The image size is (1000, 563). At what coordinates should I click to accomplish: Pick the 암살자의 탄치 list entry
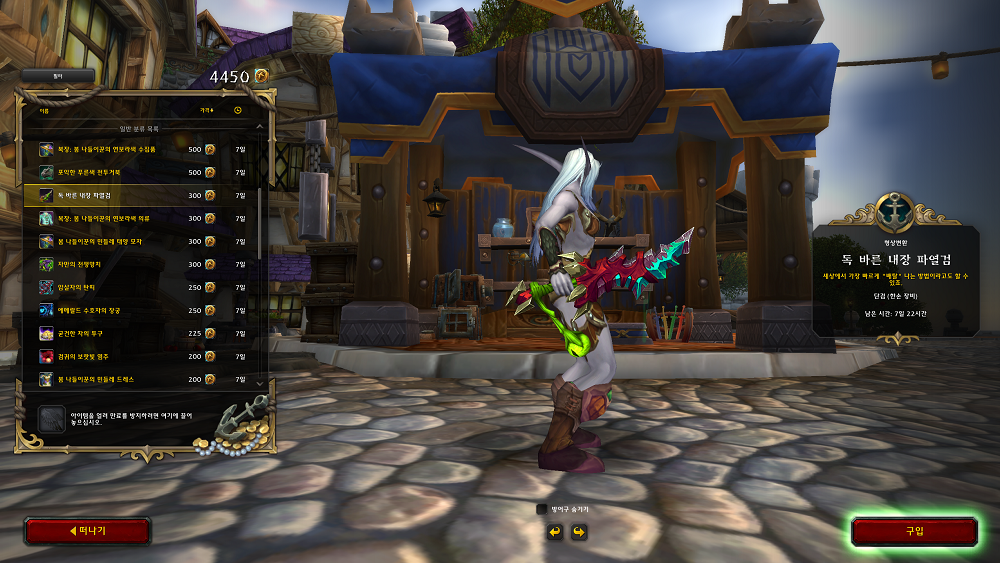(140, 287)
